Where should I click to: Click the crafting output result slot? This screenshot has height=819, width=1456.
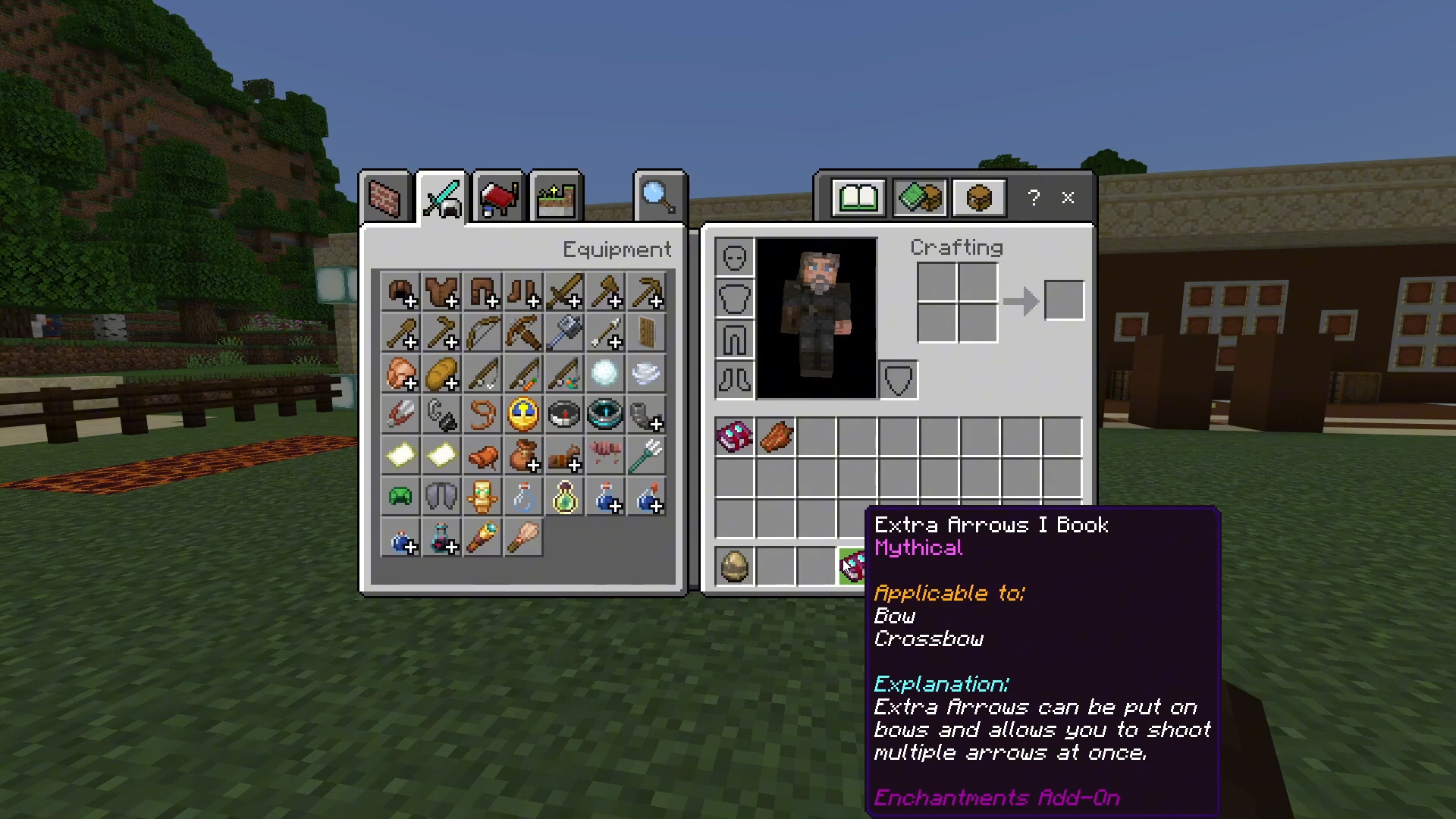[1064, 300]
